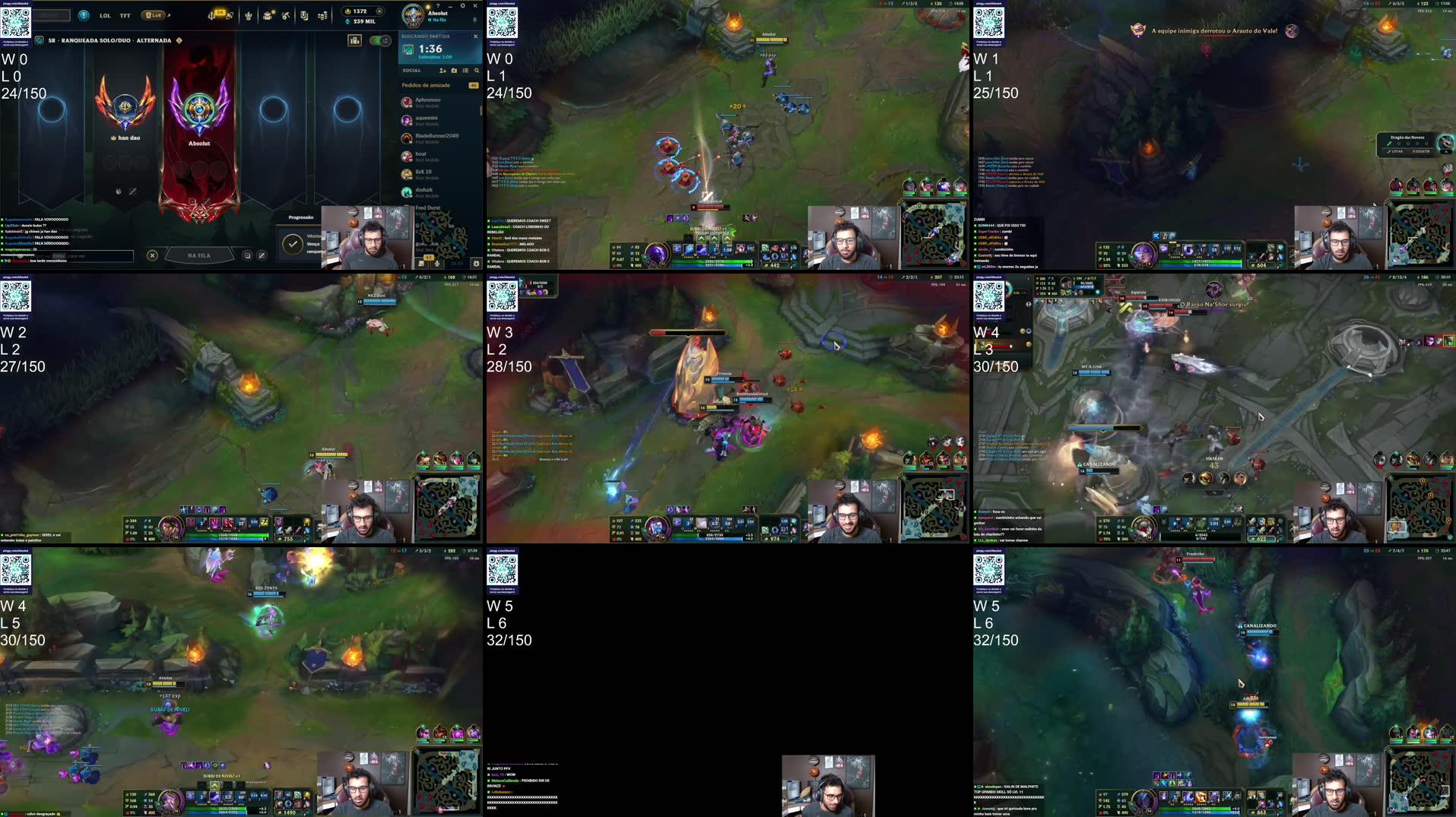This screenshot has width=1456, height=817.
Task: Cancel the queue with the circular X button
Action: (x=152, y=255)
